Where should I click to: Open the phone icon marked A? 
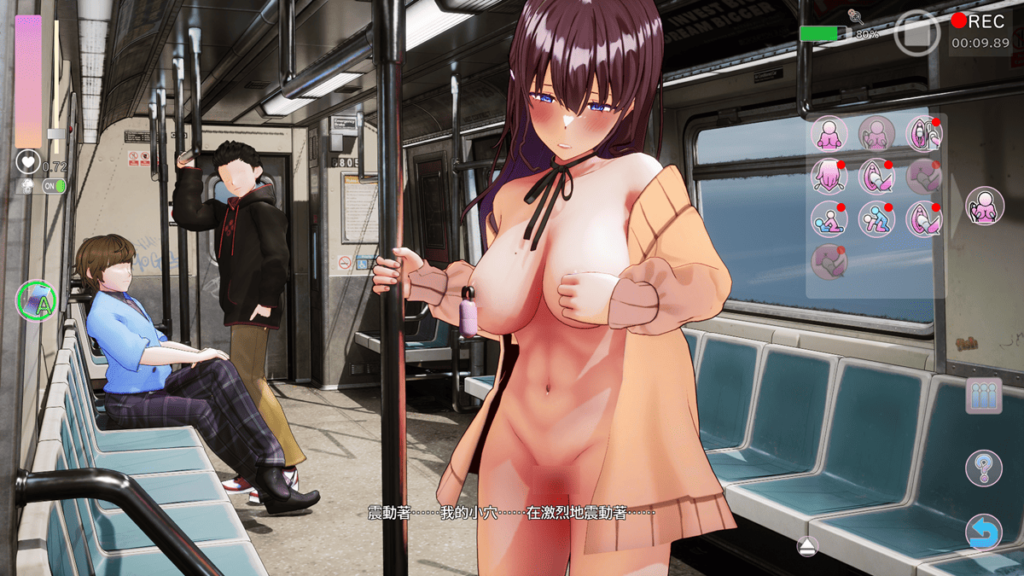click(x=36, y=299)
